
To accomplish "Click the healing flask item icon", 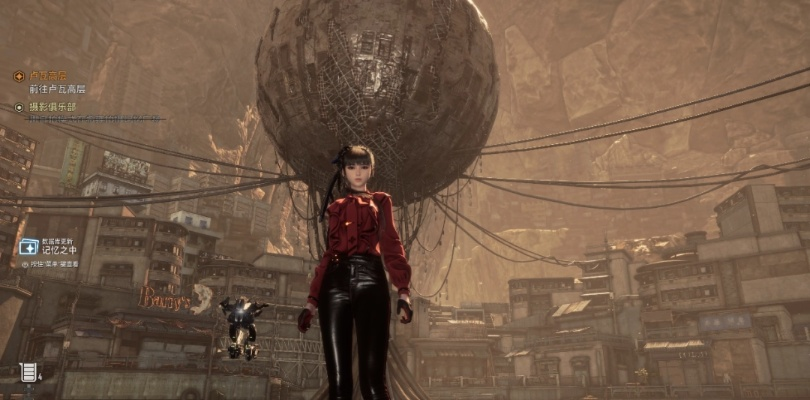I will [28, 373].
